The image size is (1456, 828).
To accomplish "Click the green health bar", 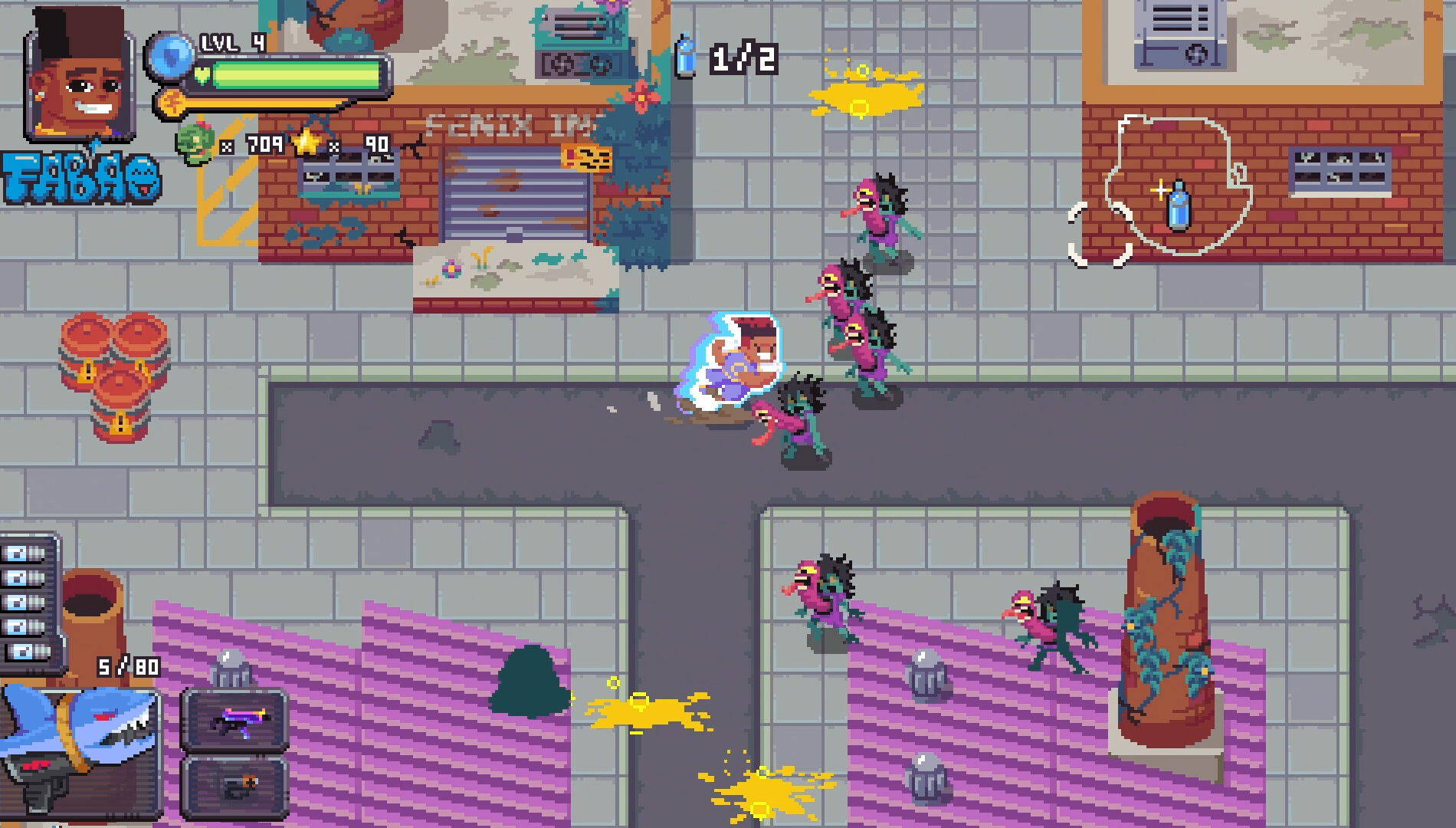I will click(x=299, y=75).
